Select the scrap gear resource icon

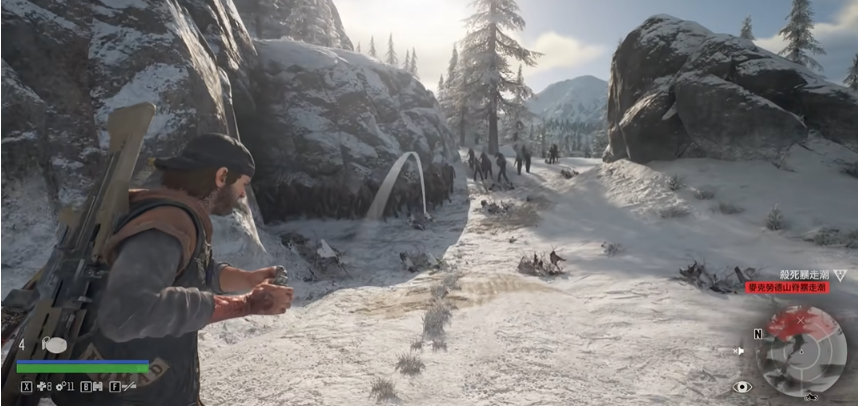tap(60, 386)
